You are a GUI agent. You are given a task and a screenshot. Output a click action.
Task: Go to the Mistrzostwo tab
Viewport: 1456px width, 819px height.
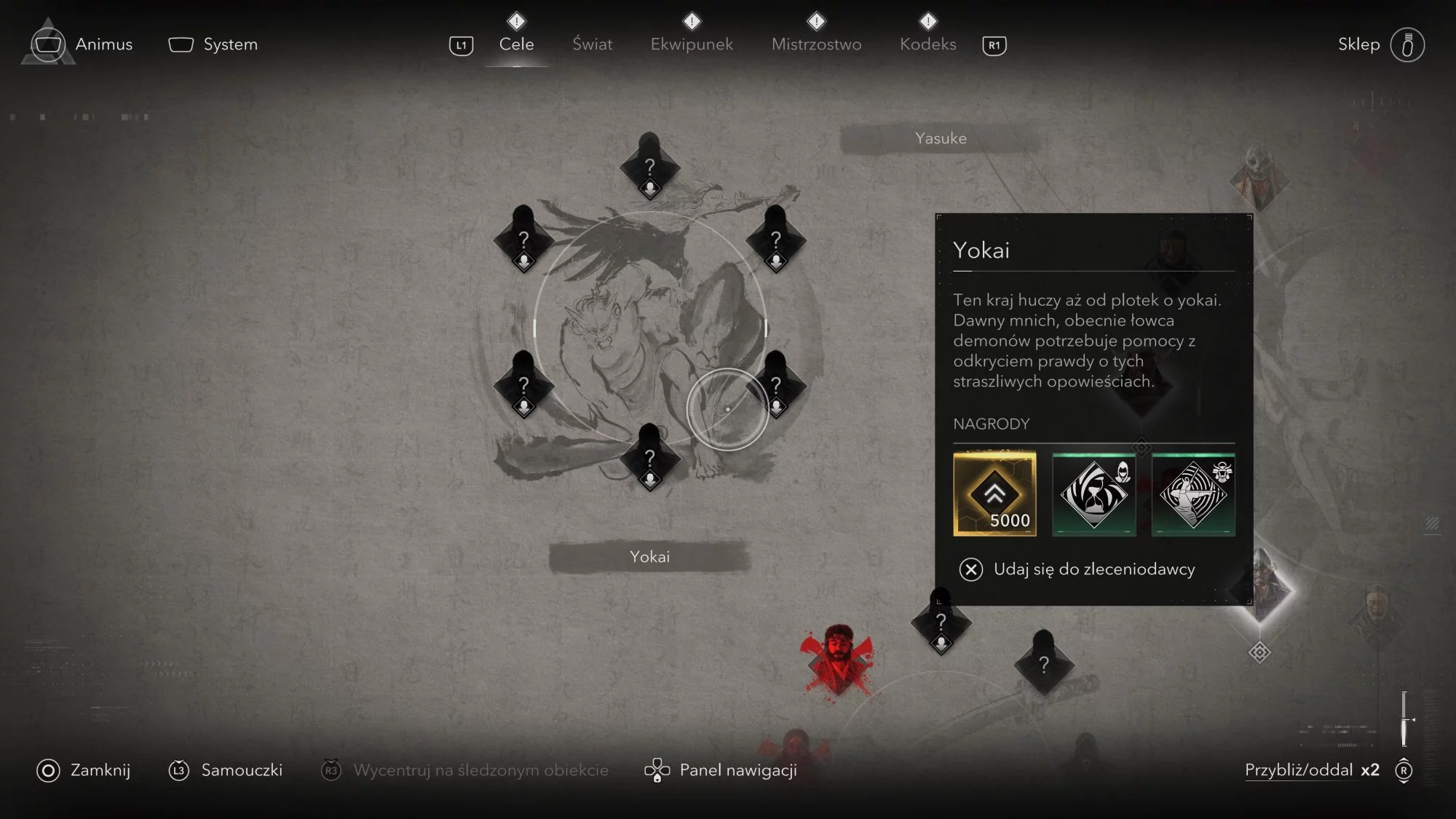[x=816, y=44]
